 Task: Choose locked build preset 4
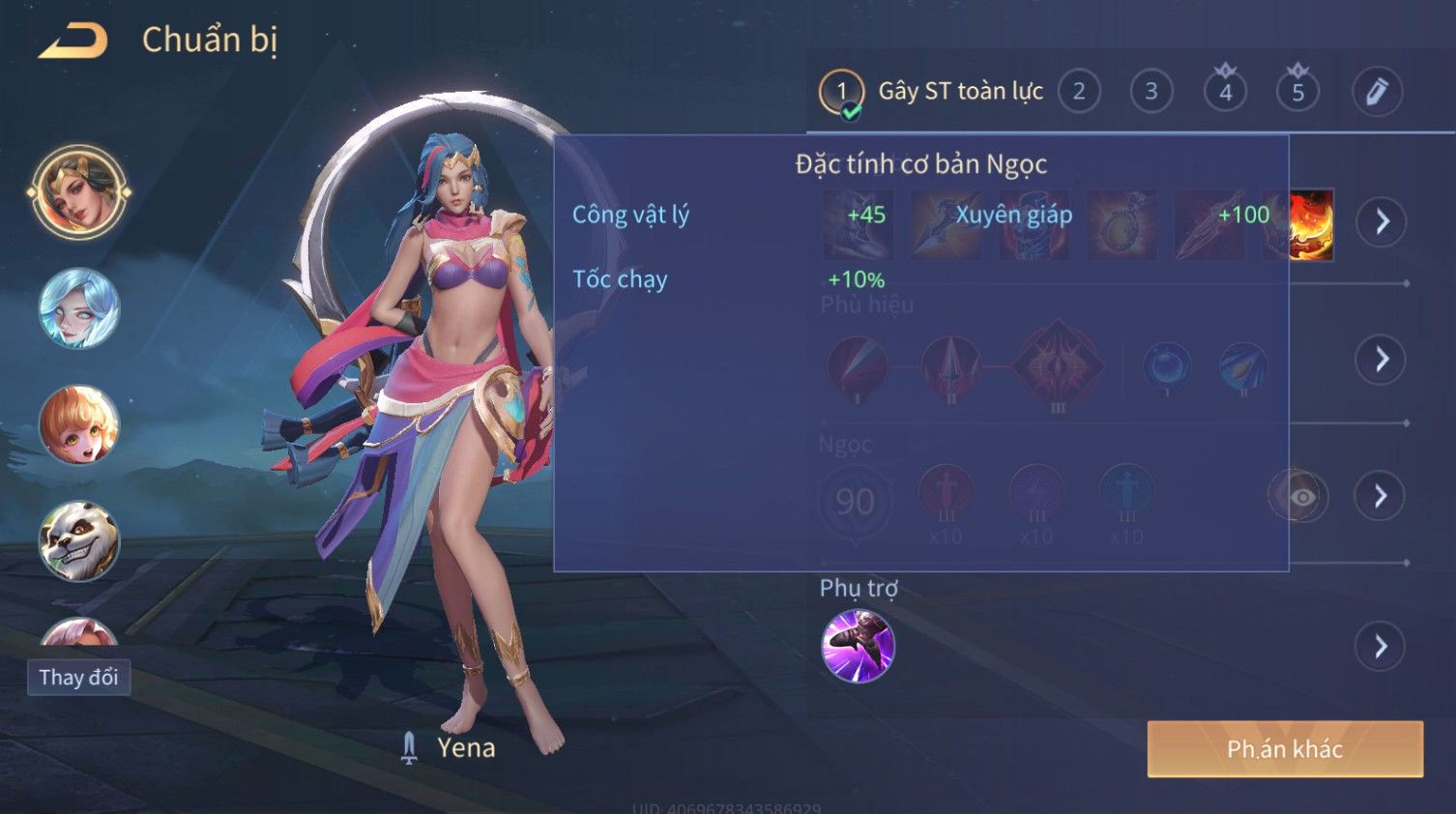point(1225,92)
